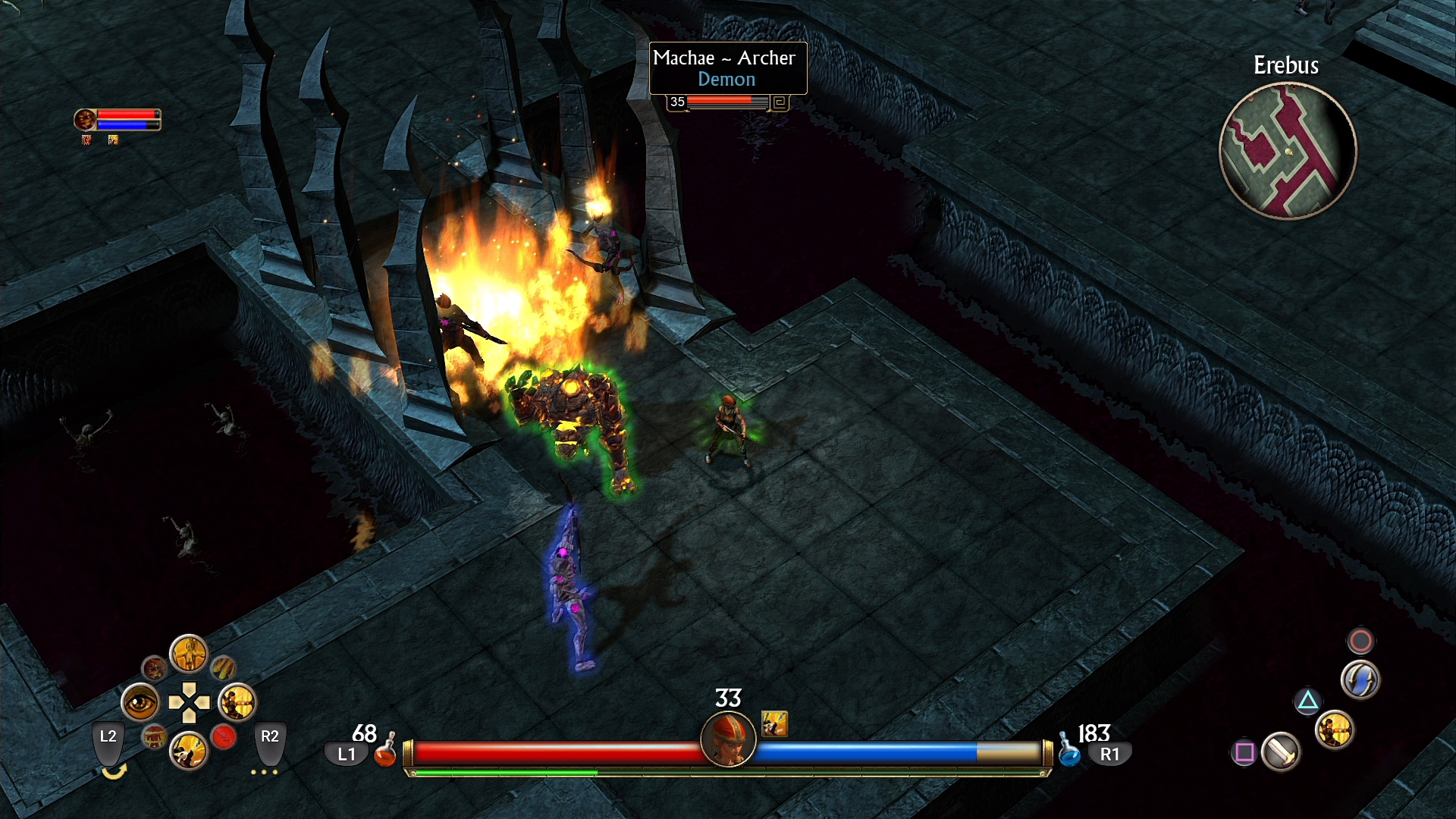
Task: Open the Erebus minimap
Action: point(1287,150)
